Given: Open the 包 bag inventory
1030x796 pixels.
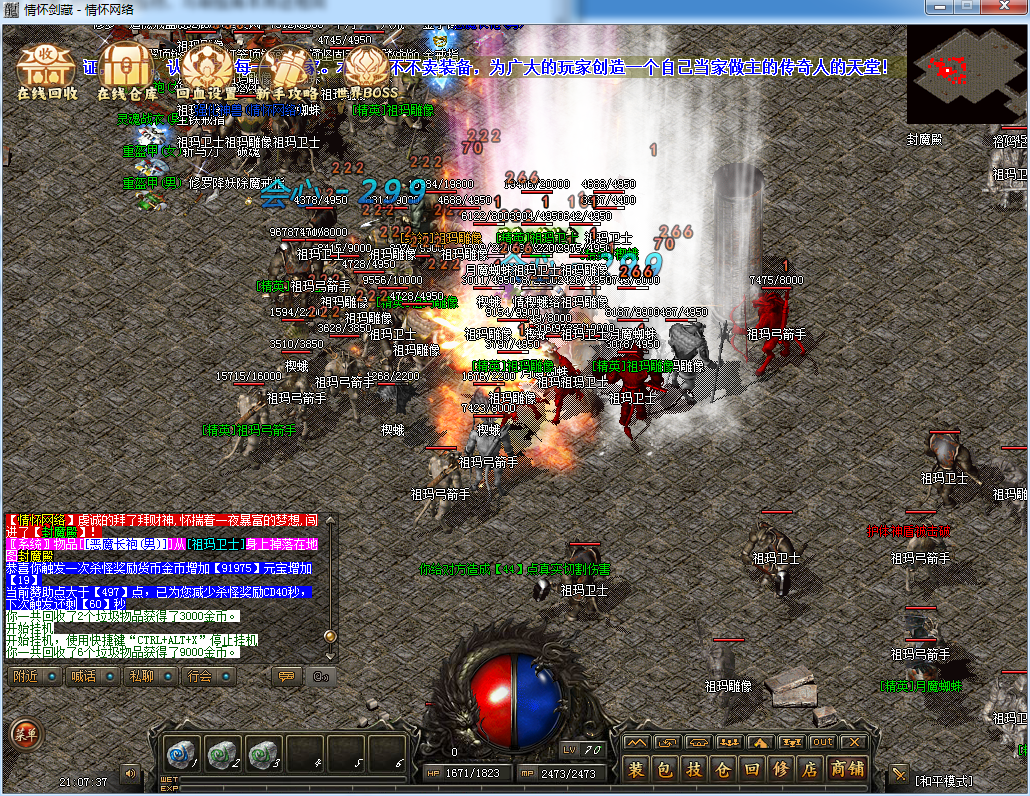Looking at the screenshot, I should (x=666, y=770).
